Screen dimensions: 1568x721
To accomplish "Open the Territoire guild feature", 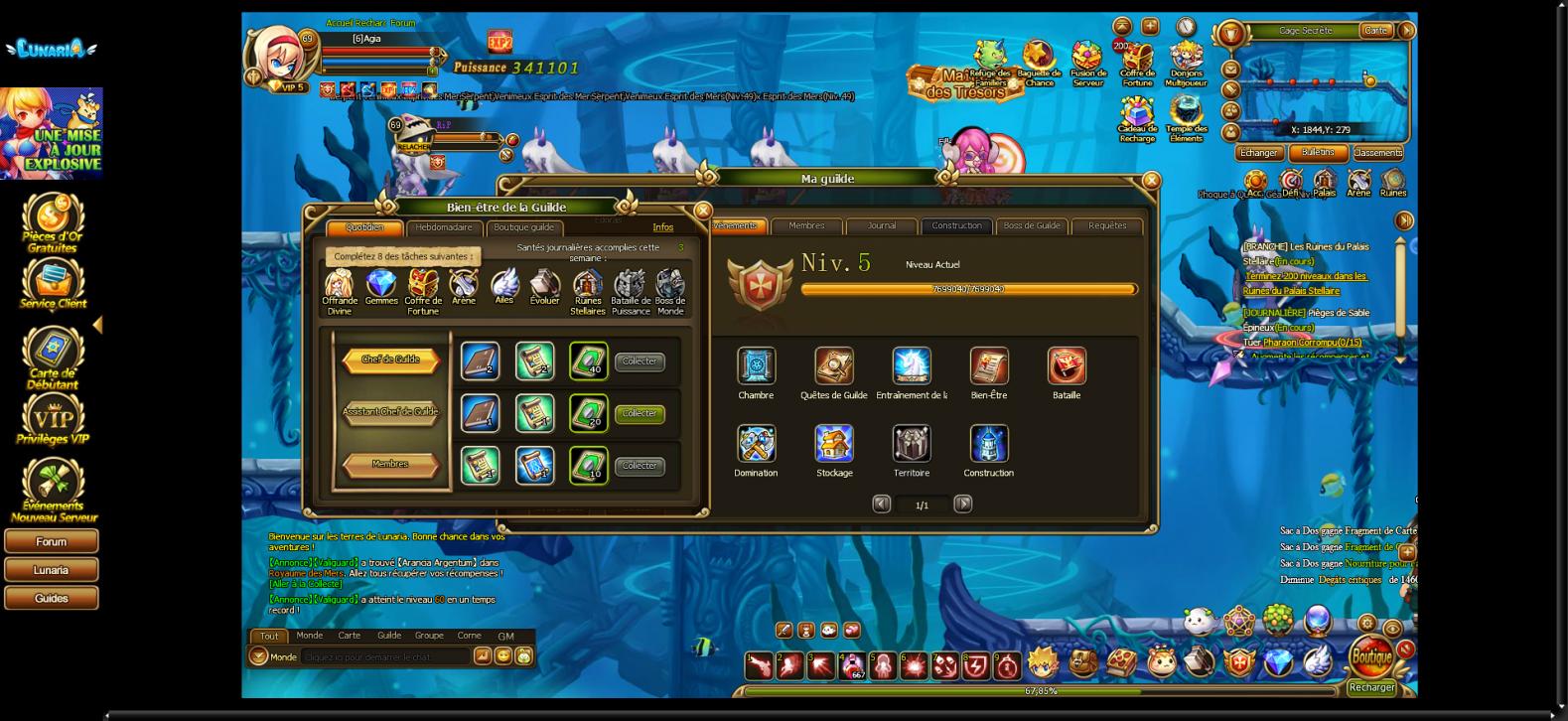I will 911,444.
